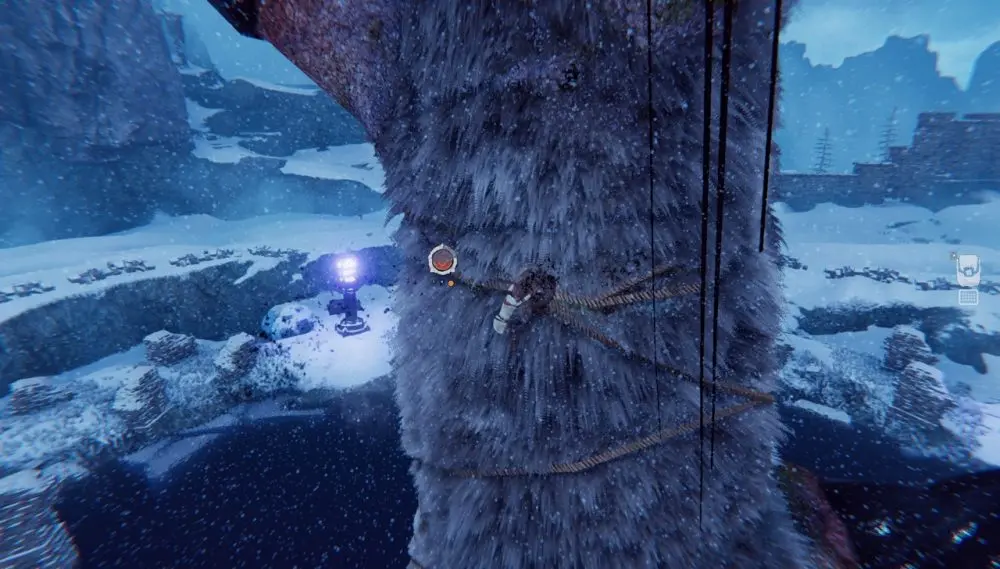
Task: Select the white card hint icon
Action: click(x=967, y=270)
